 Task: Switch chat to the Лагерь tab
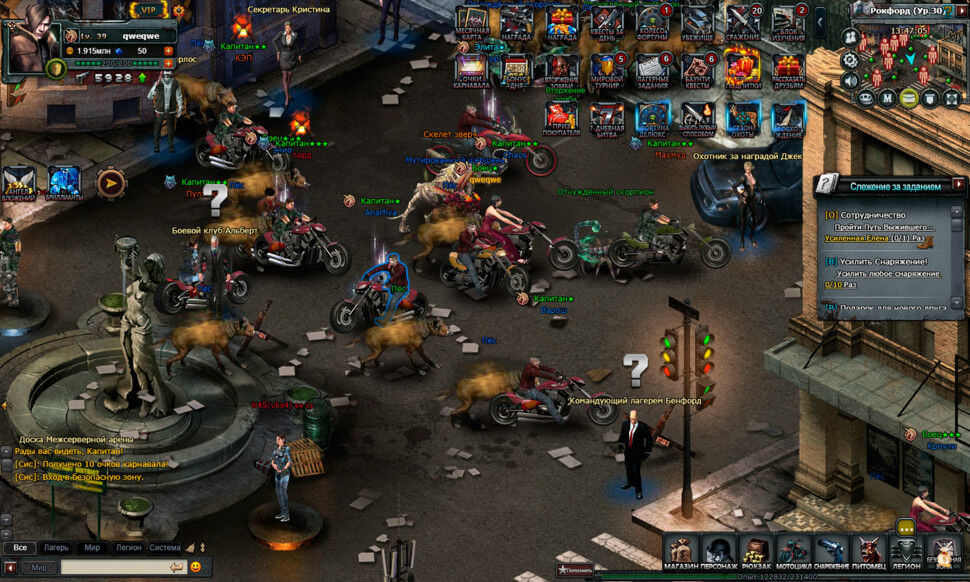click(56, 548)
